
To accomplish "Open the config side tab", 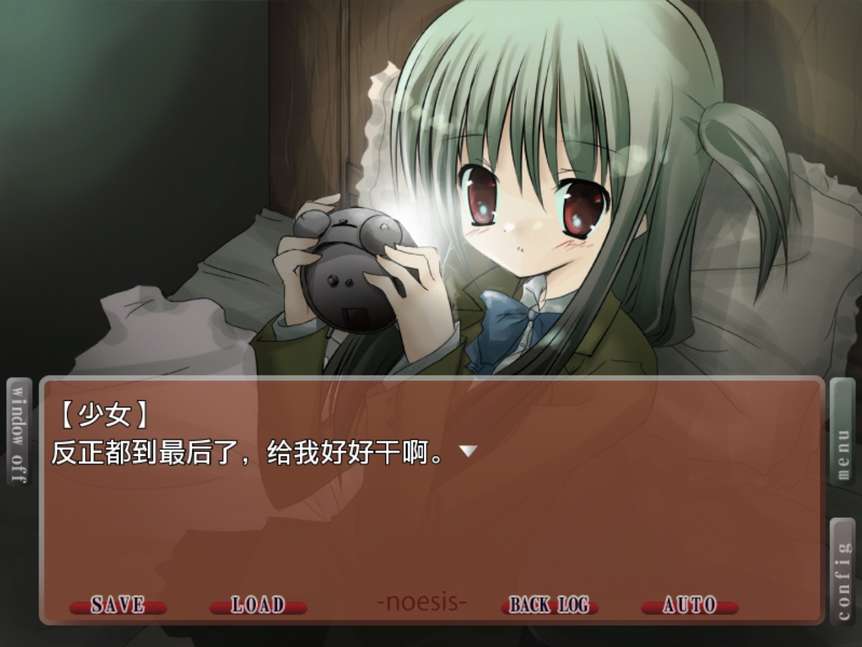I will pyautogui.click(x=842, y=570).
